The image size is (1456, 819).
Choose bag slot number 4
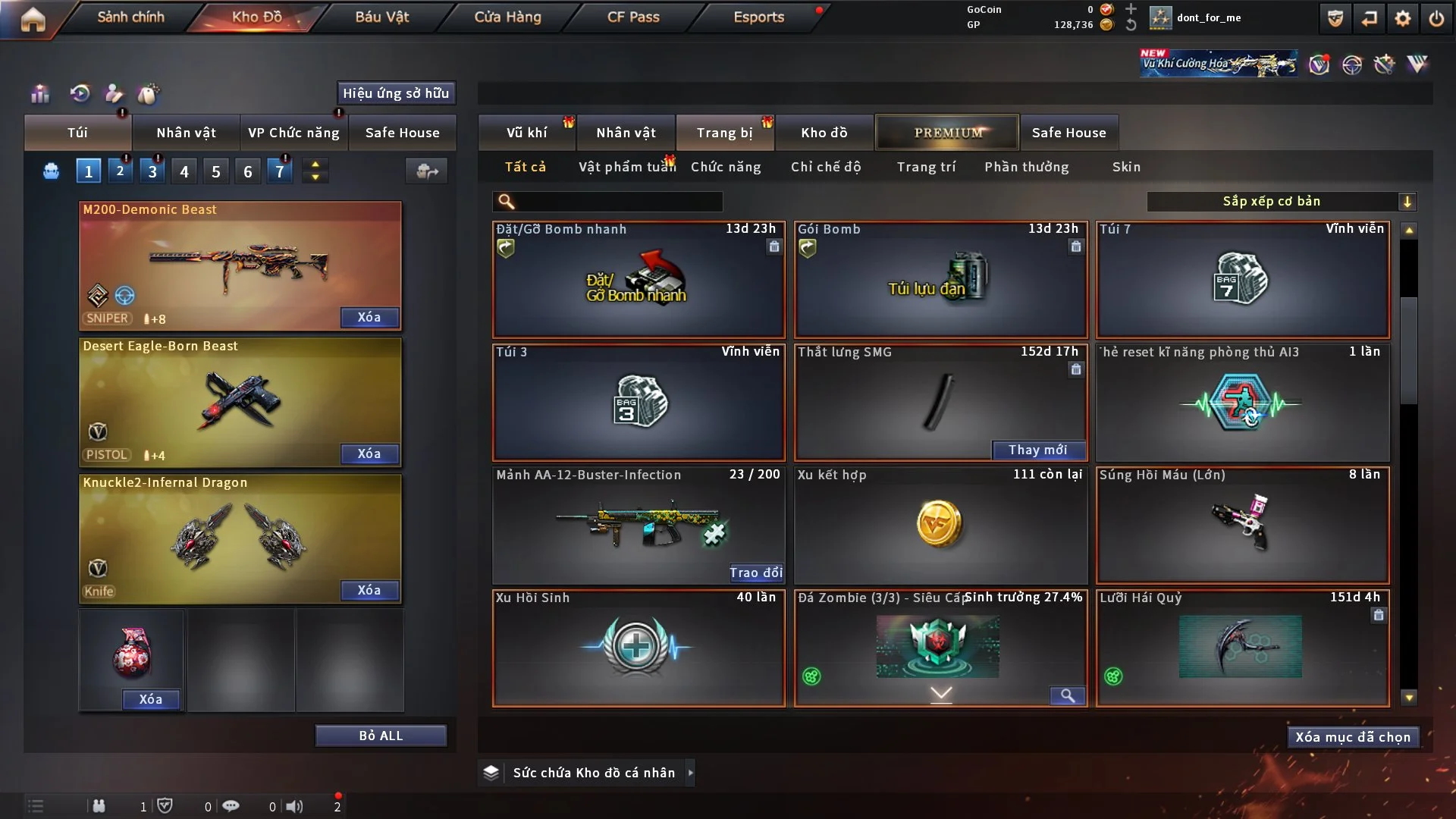[184, 171]
